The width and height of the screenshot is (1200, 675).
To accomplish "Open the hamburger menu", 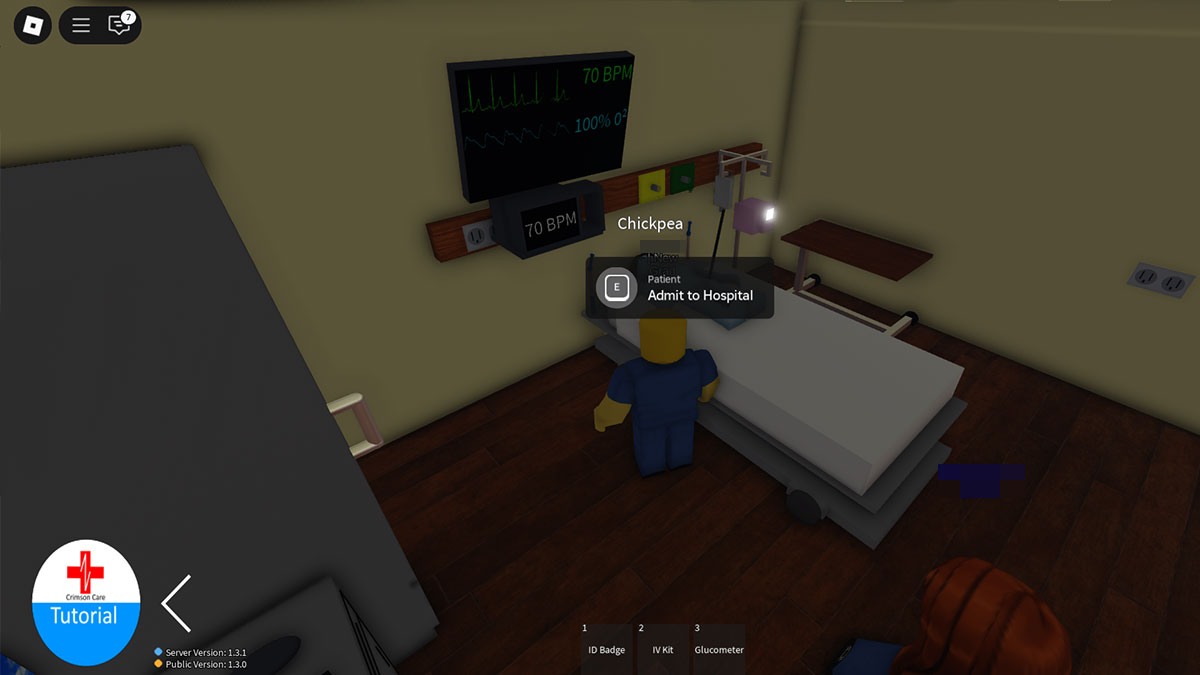I will (81, 25).
